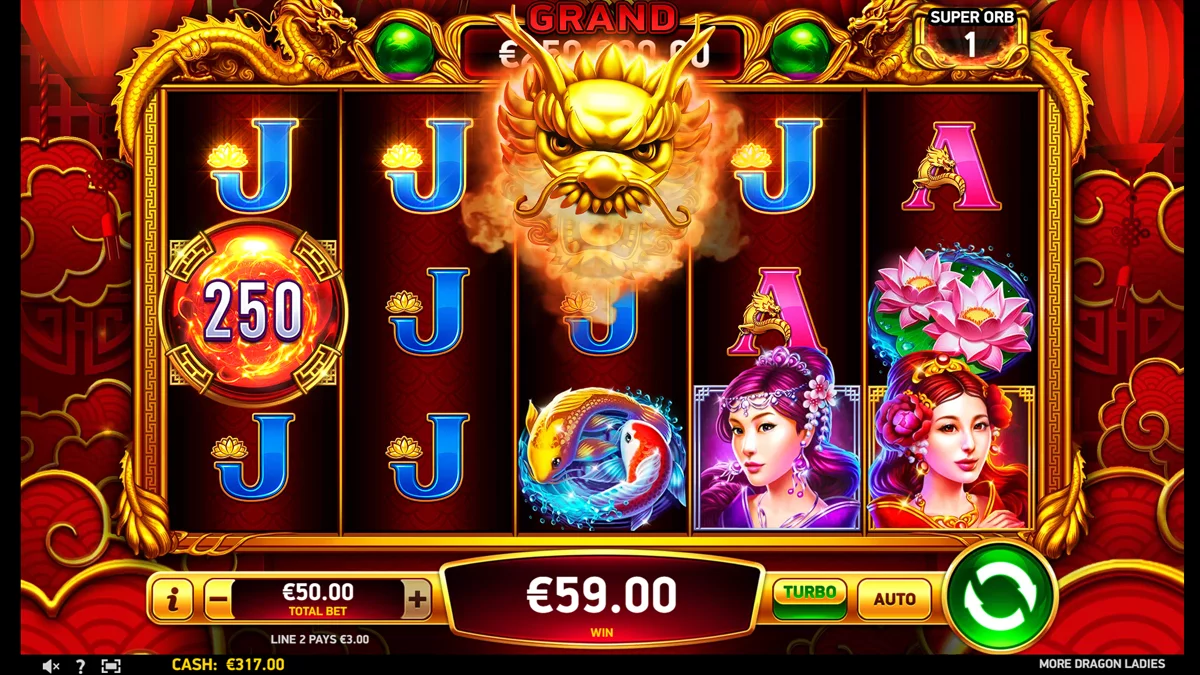1200x675 pixels.
Task: Open the paytable info button
Action: pyautogui.click(x=174, y=600)
